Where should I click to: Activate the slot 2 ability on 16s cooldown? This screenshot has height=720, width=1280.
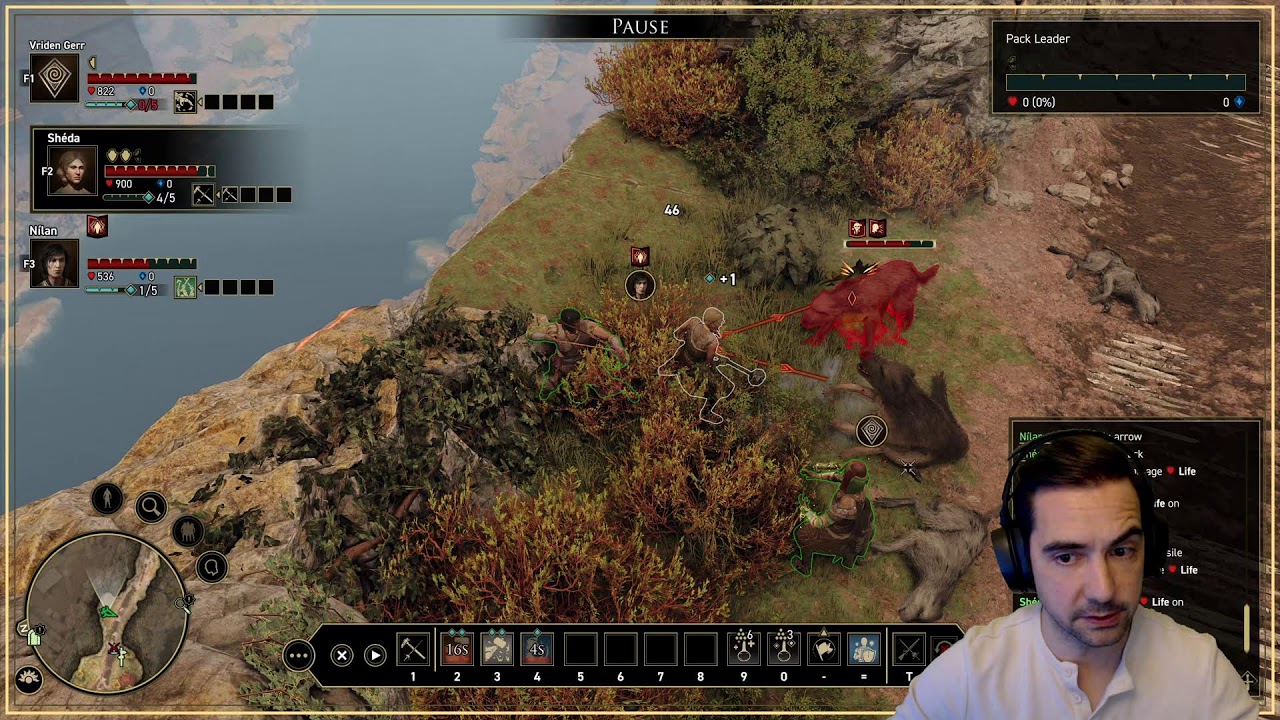(457, 649)
